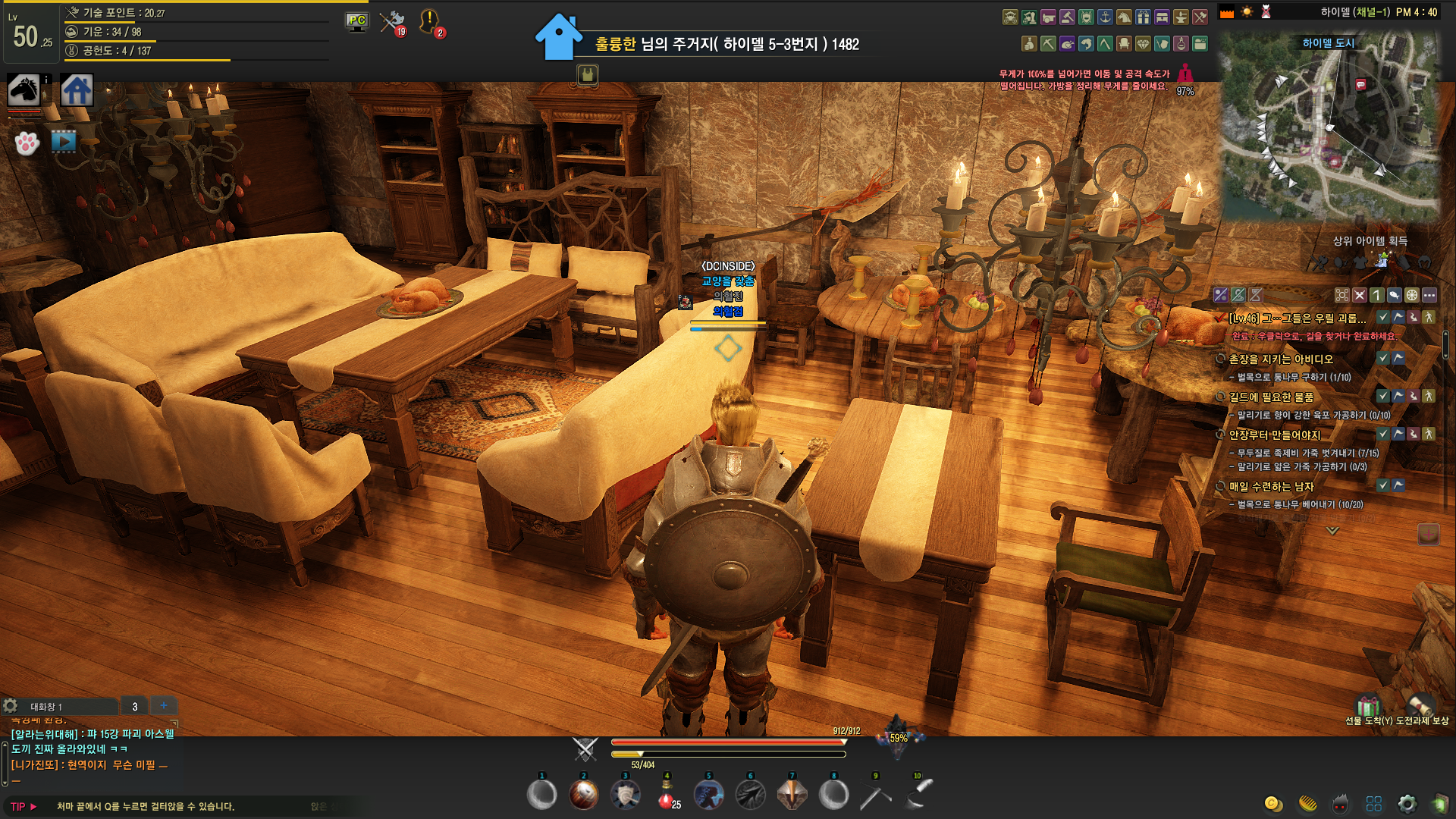Click the horse mount icon
Image resolution: width=1456 pixels, height=819 pixels.
(24, 90)
